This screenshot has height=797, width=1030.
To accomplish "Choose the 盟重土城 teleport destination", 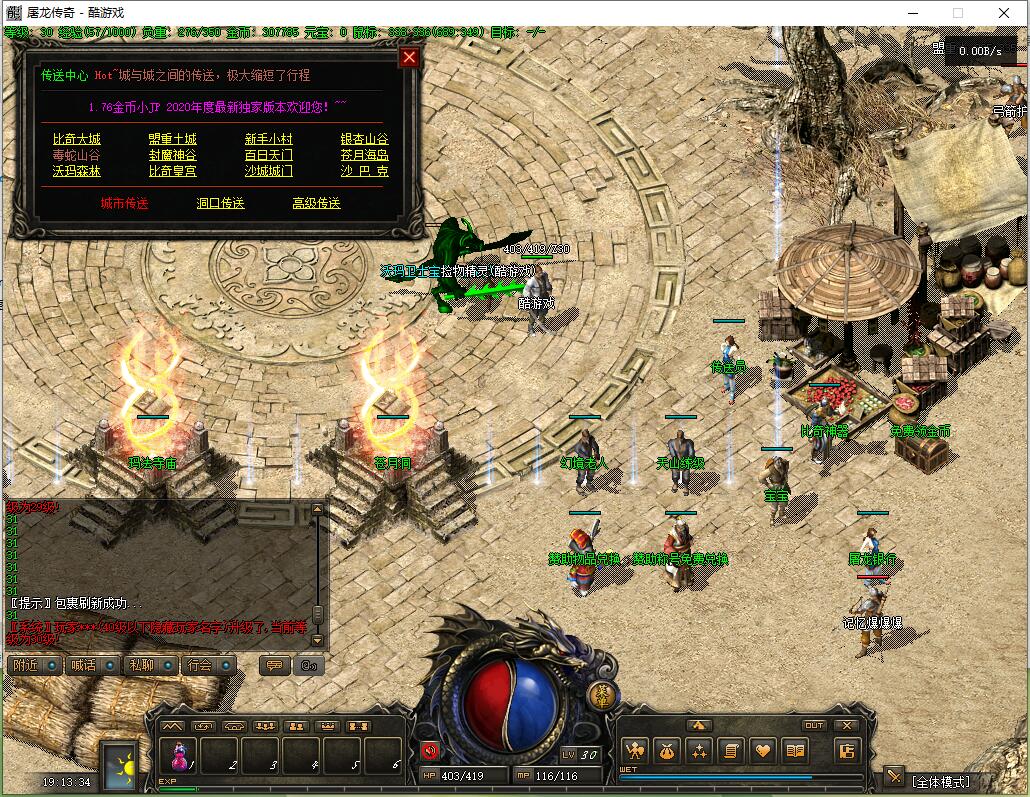I will click(x=173, y=139).
